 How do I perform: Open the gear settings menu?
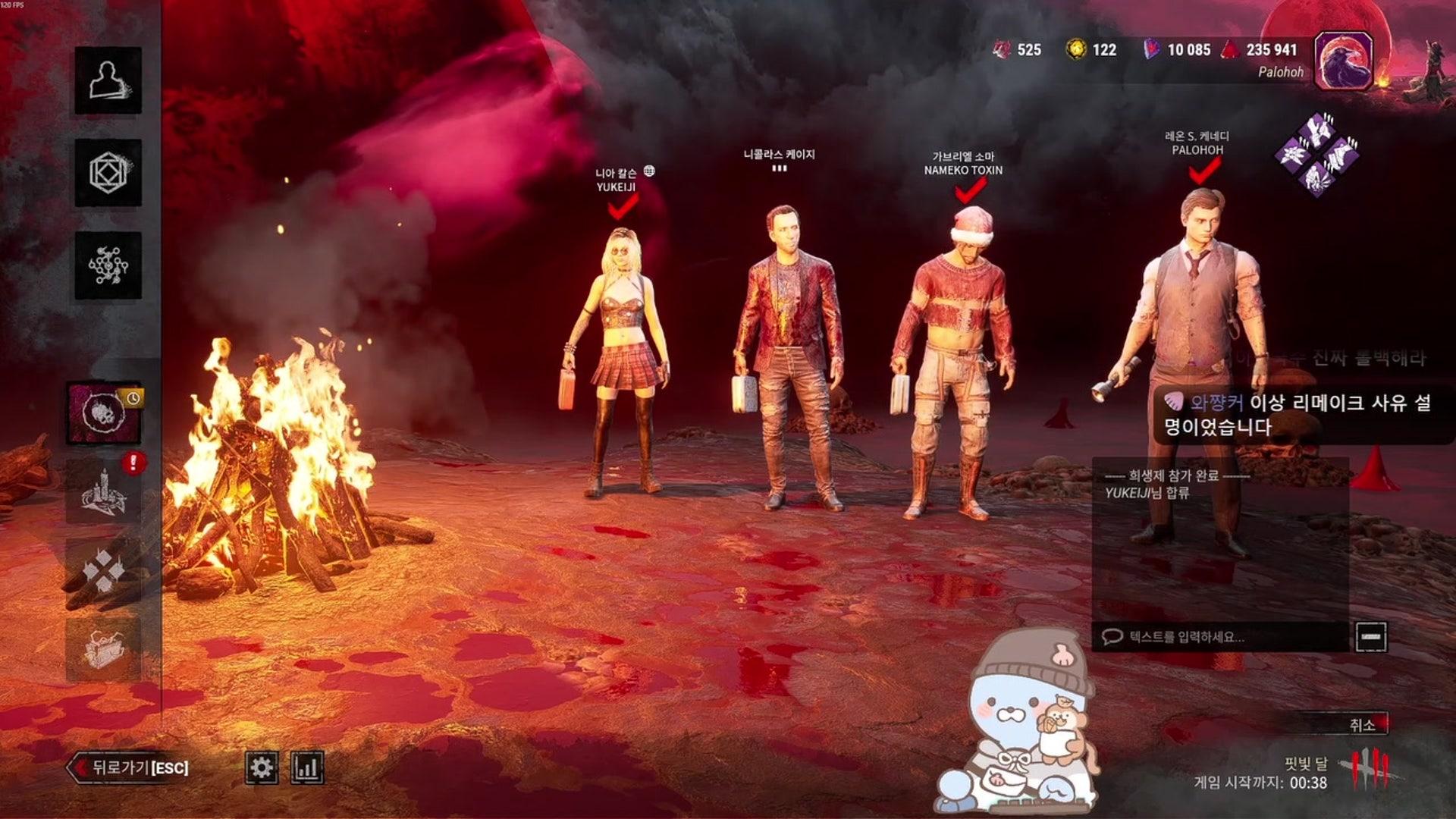(x=262, y=767)
